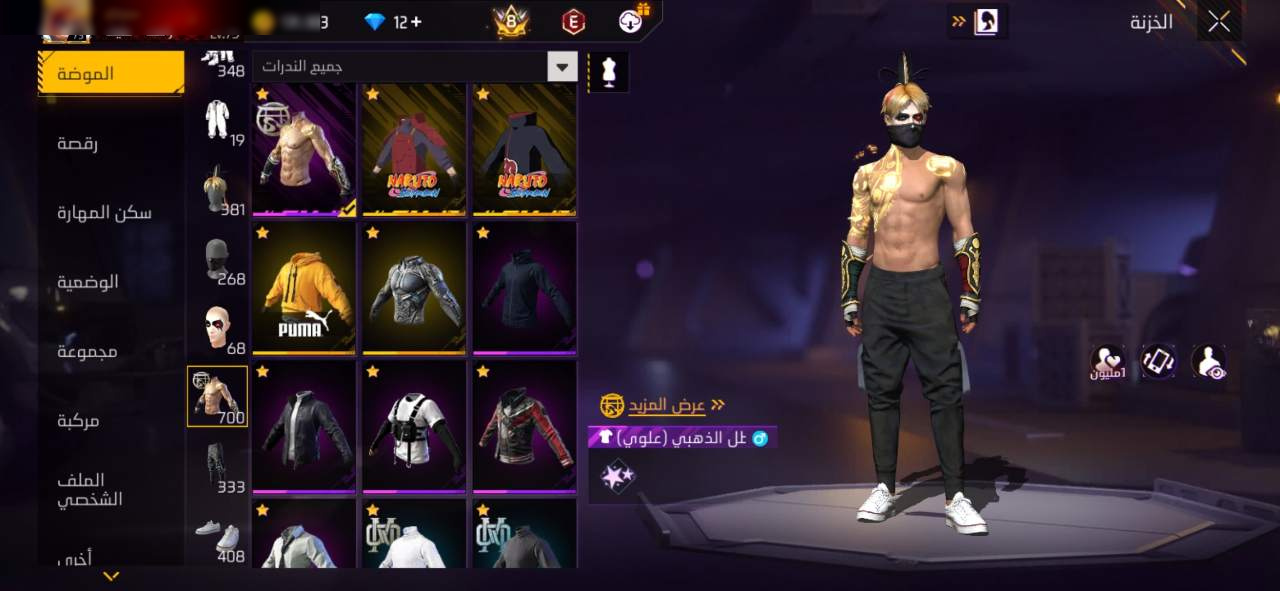Open the face paint category showing 68
Viewport: 1280px width, 591px height.
point(217,328)
